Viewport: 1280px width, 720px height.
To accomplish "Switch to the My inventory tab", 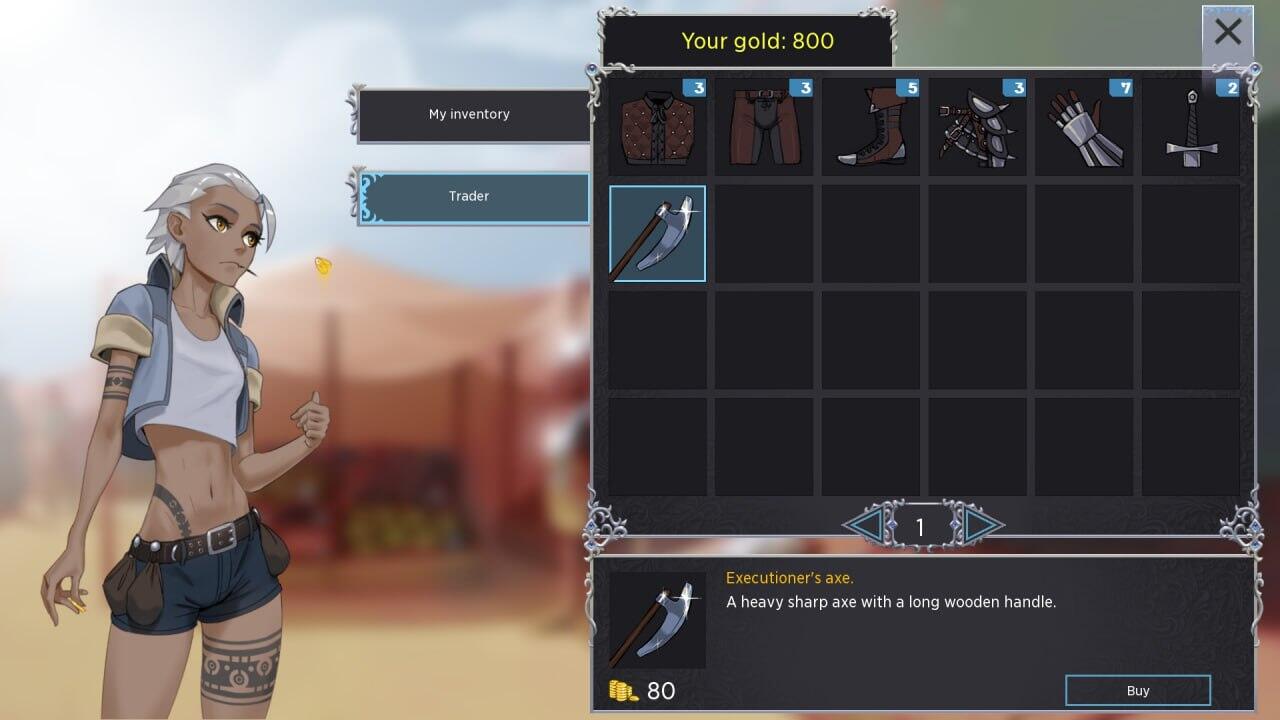I will (470, 115).
